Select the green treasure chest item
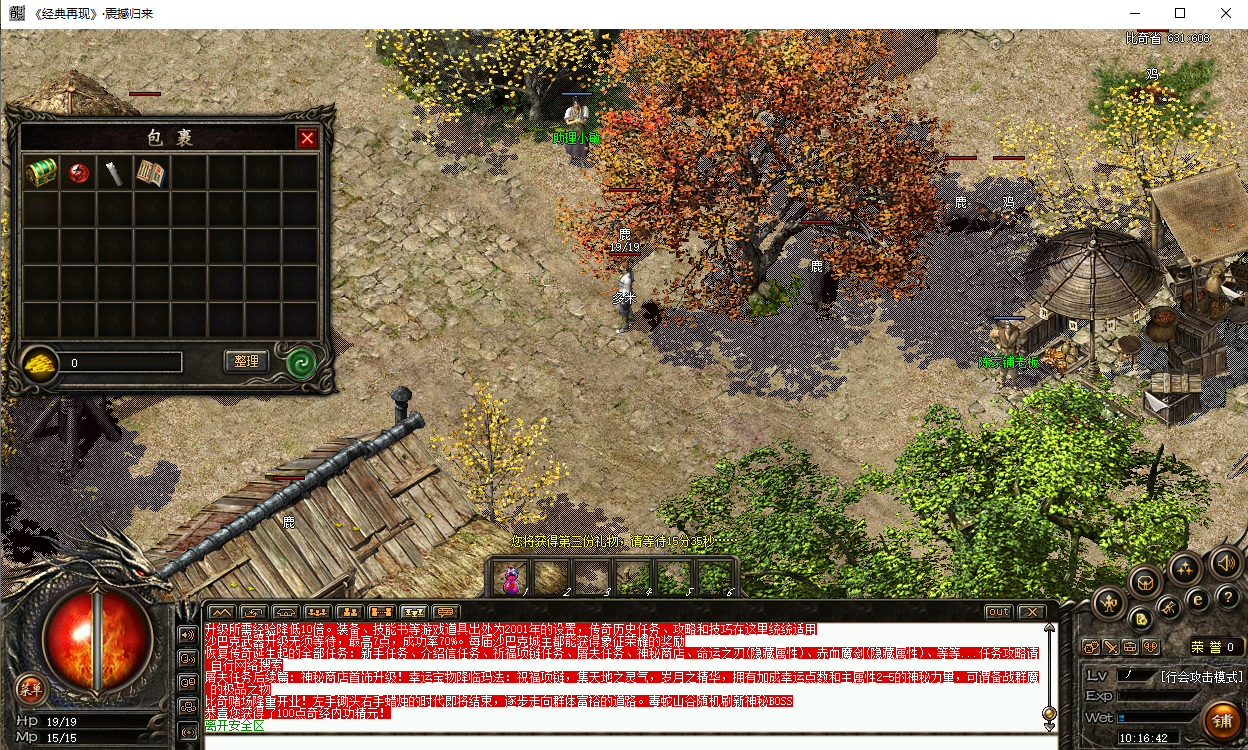Image resolution: width=1248 pixels, height=750 pixels. pos(41,172)
